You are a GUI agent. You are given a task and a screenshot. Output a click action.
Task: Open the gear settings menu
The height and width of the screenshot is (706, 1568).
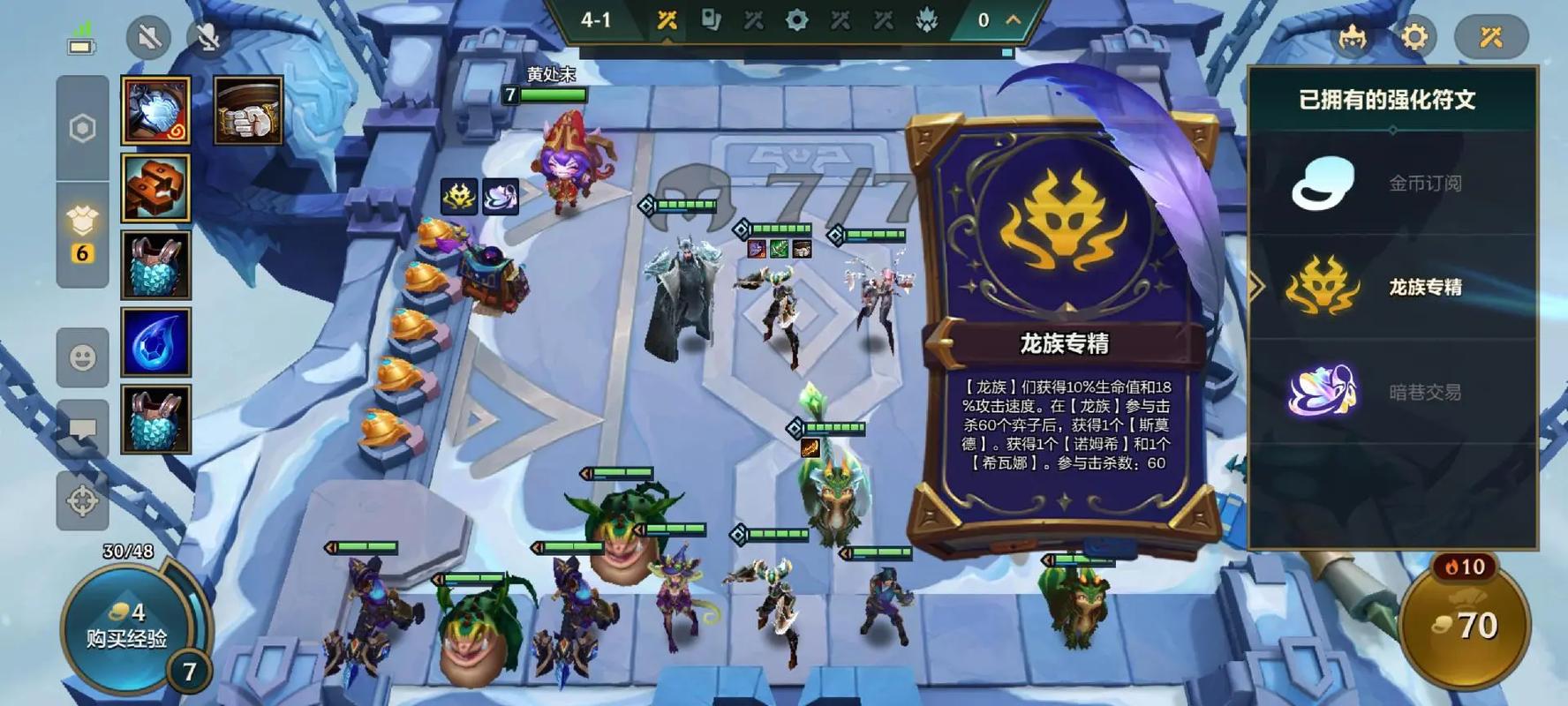1413,37
